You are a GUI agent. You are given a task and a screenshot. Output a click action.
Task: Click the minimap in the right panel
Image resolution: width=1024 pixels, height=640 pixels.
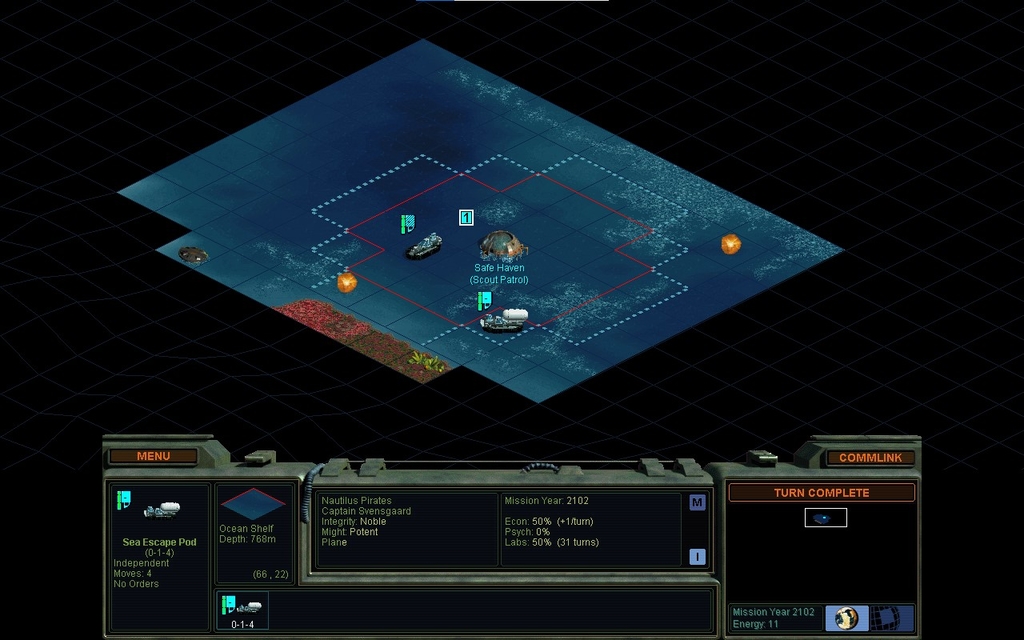pos(825,517)
